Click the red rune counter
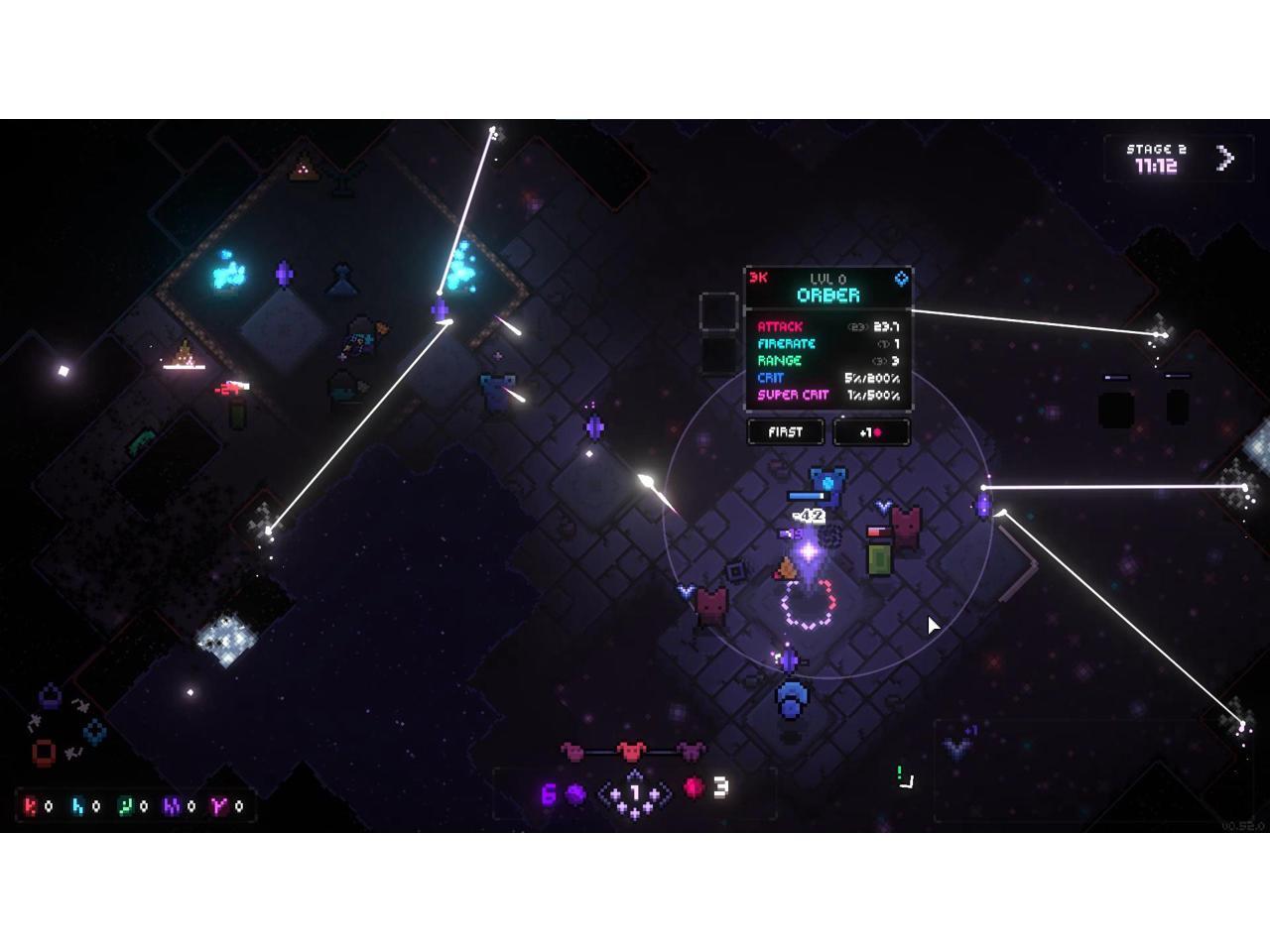1270x952 pixels. point(38,806)
